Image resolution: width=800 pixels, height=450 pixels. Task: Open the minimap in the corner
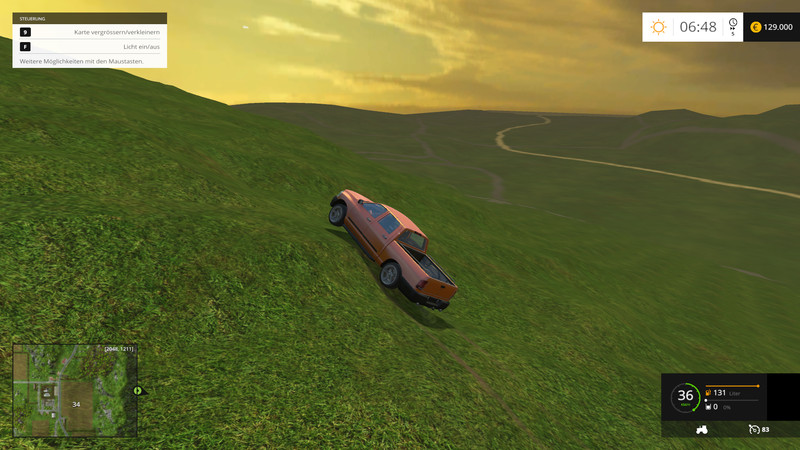(x=74, y=390)
